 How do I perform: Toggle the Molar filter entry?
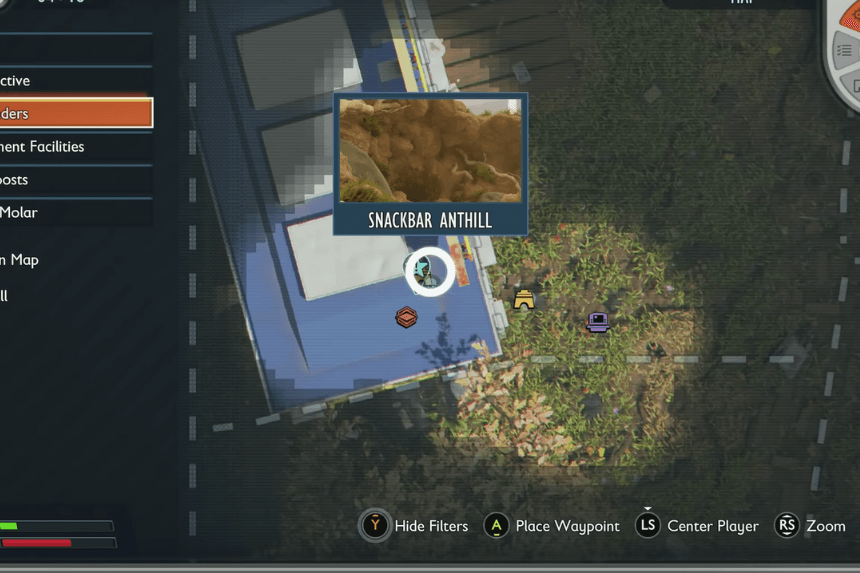point(74,212)
